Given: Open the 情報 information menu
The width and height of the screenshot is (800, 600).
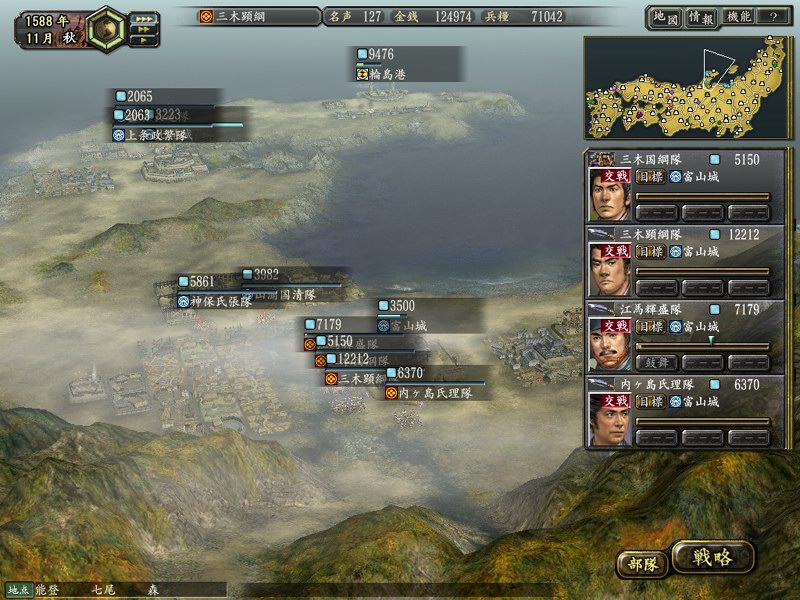Looking at the screenshot, I should click(700, 17).
